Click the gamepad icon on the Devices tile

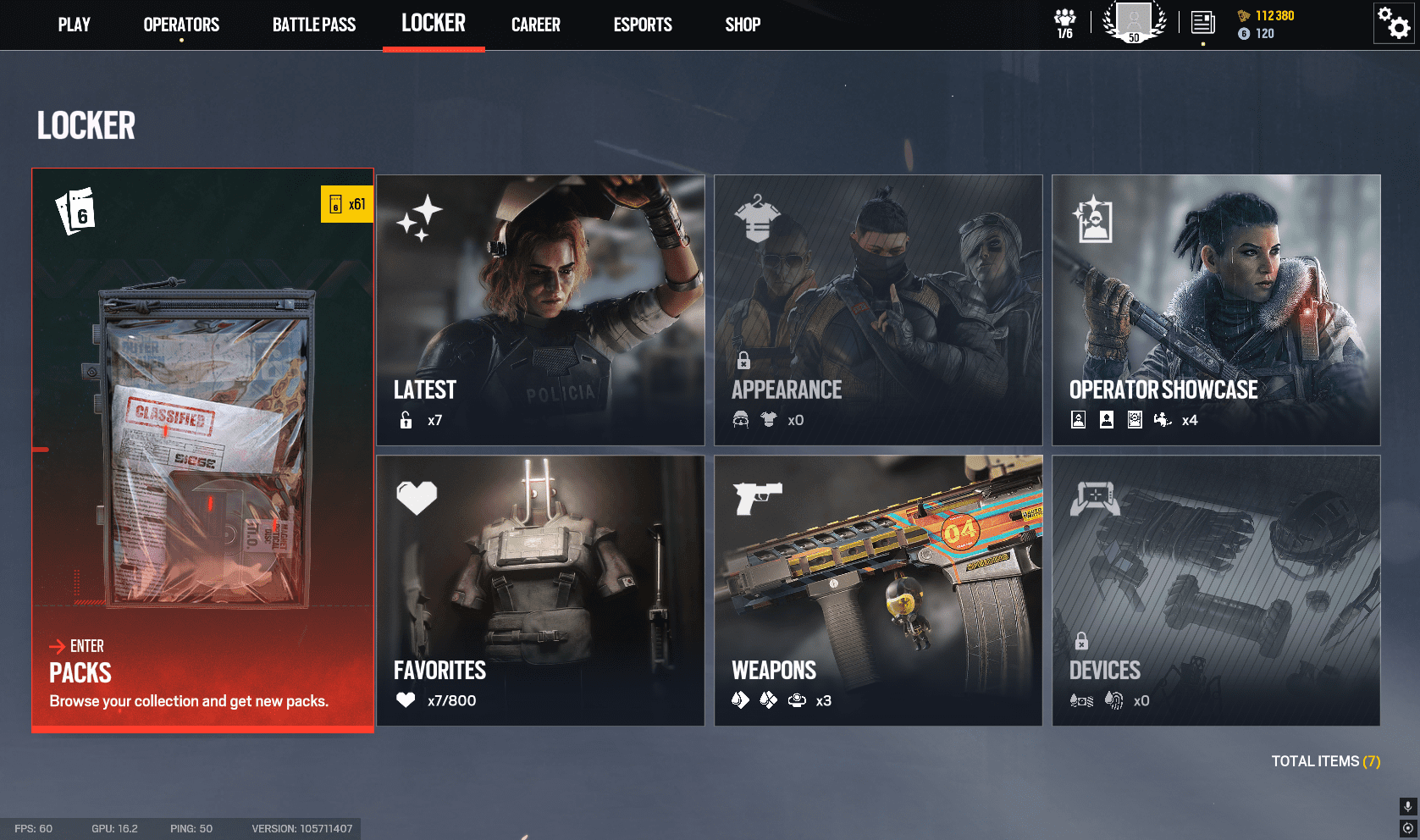click(x=1095, y=498)
